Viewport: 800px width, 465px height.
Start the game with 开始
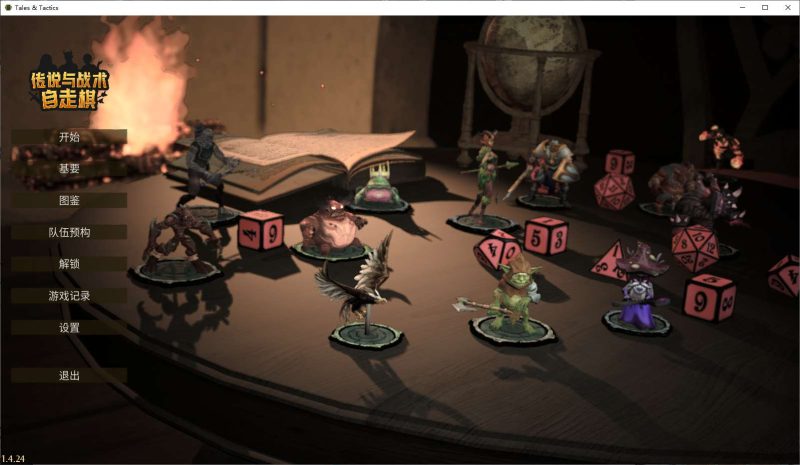(69, 136)
